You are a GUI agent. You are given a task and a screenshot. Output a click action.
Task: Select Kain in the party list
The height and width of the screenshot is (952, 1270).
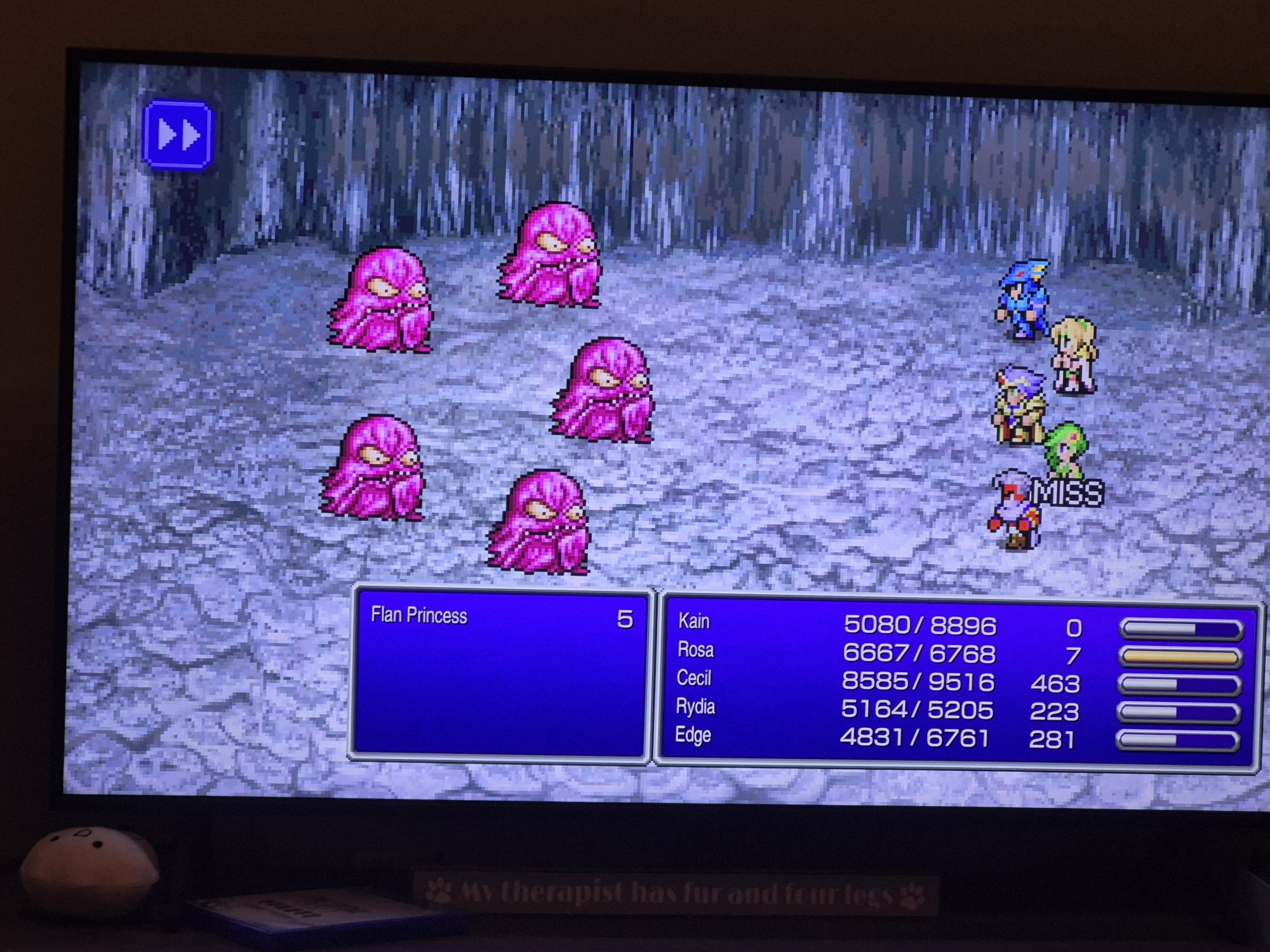[x=694, y=621]
